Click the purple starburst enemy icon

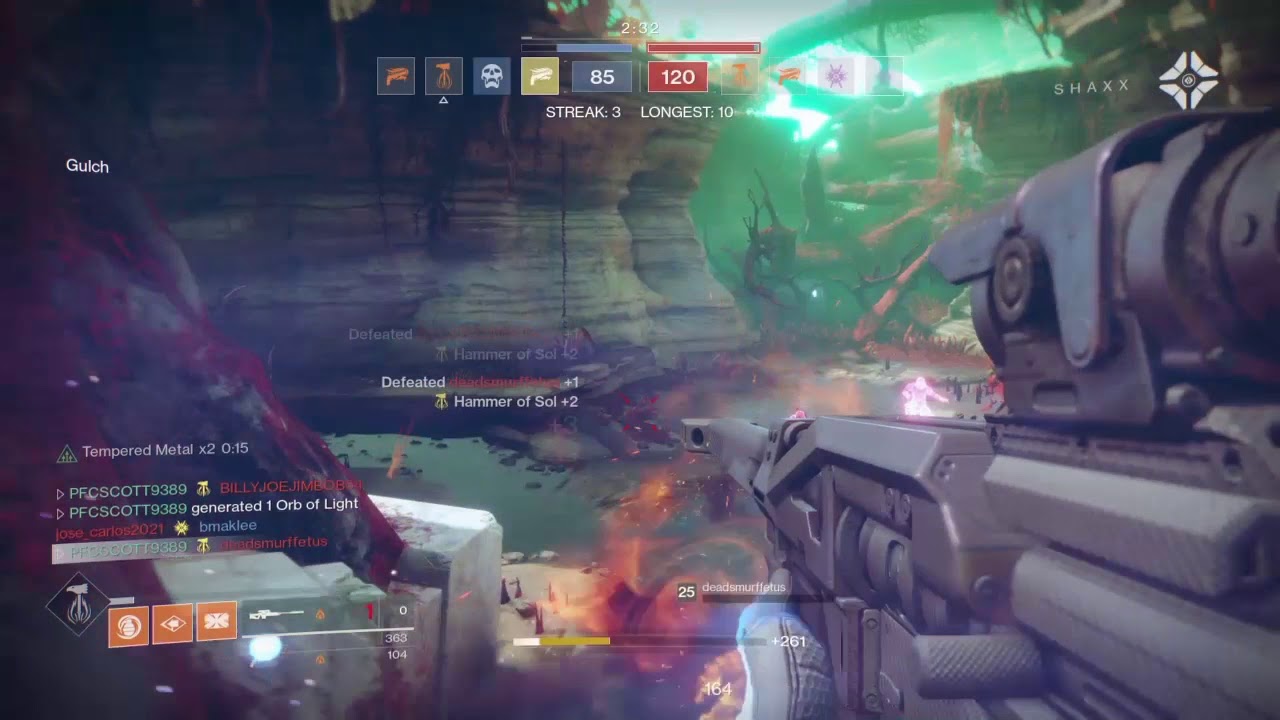[x=837, y=76]
